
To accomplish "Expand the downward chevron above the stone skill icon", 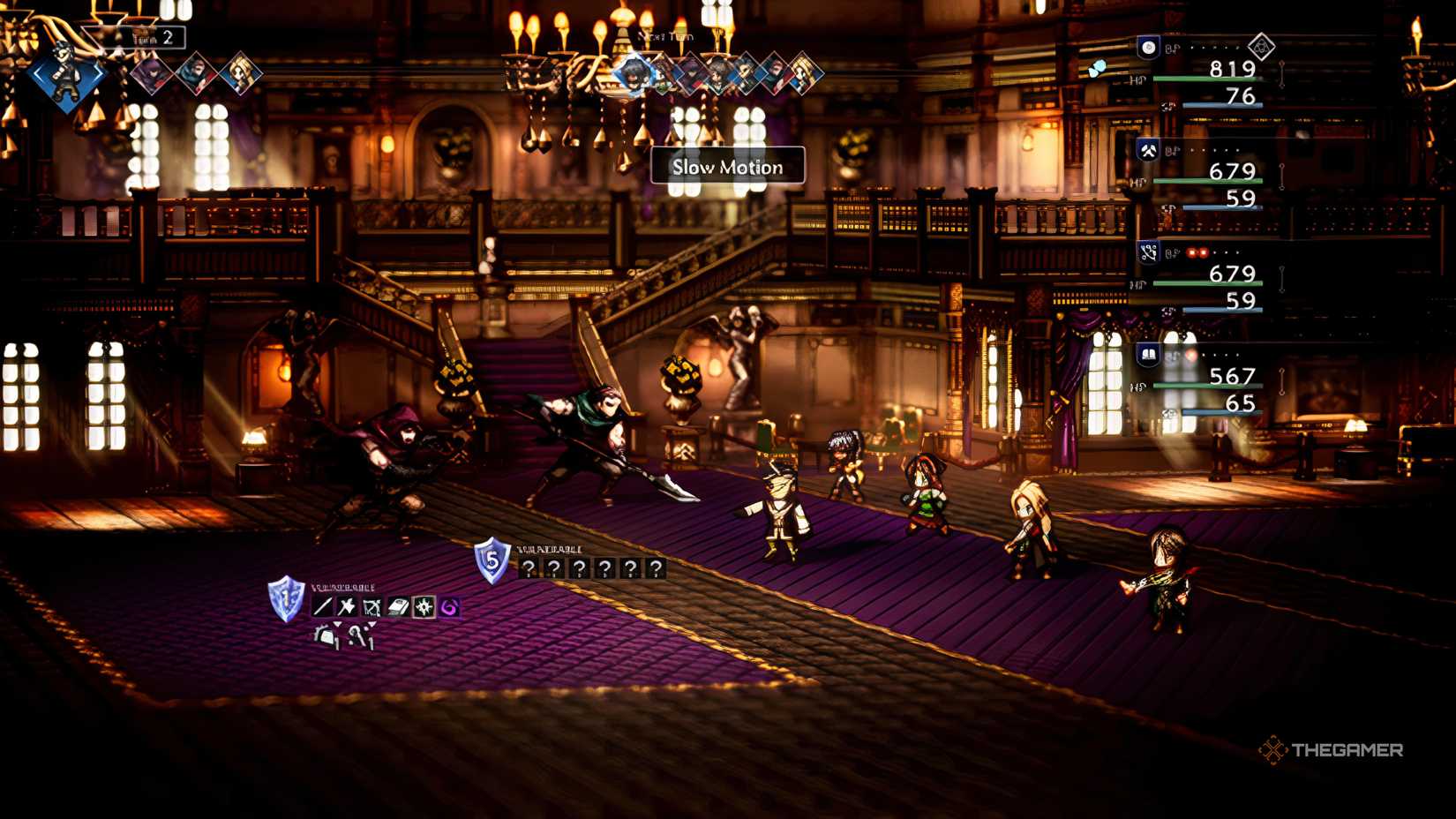I will pyautogui.click(x=338, y=623).
